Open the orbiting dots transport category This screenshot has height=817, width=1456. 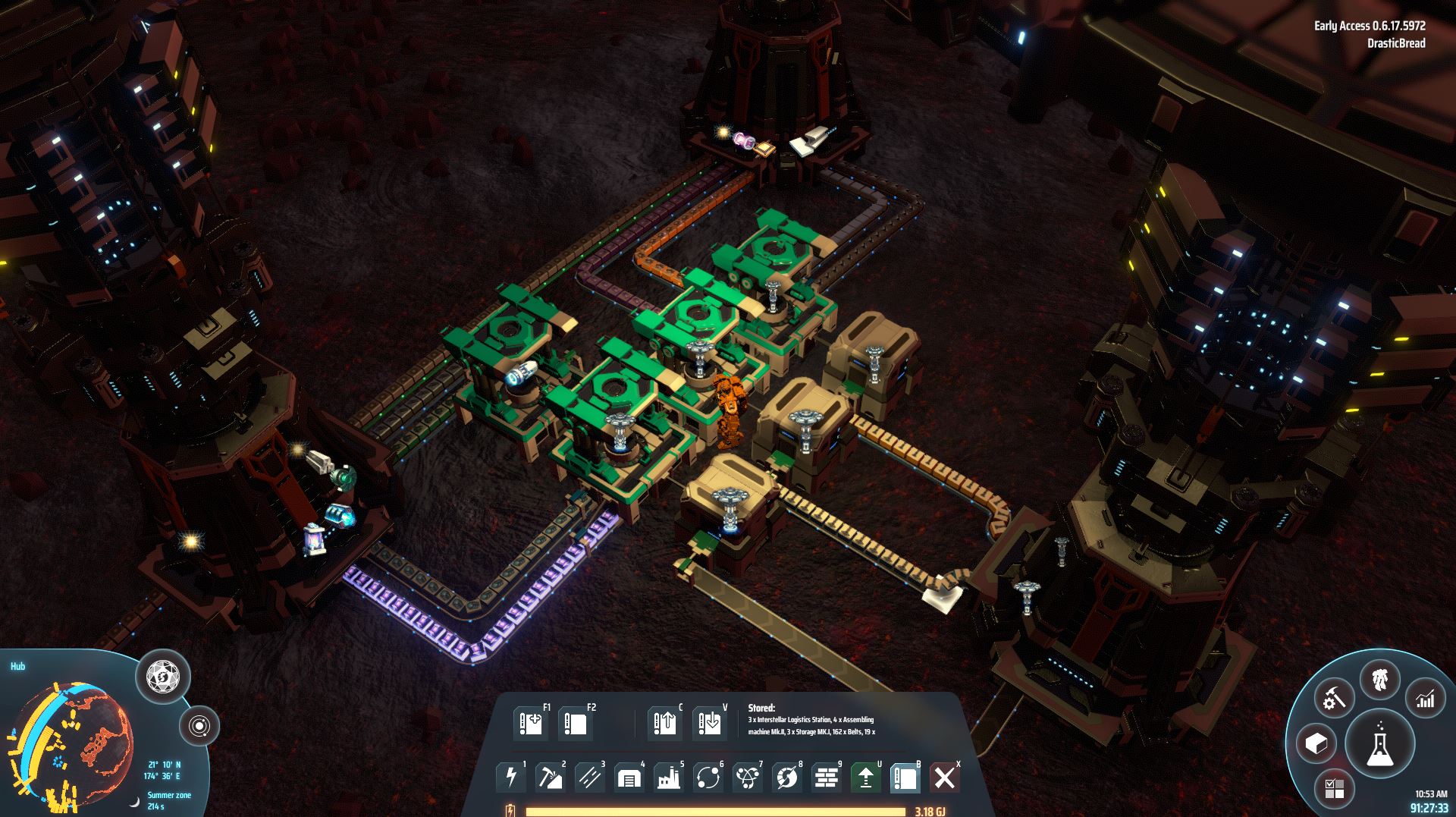(x=708, y=778)
